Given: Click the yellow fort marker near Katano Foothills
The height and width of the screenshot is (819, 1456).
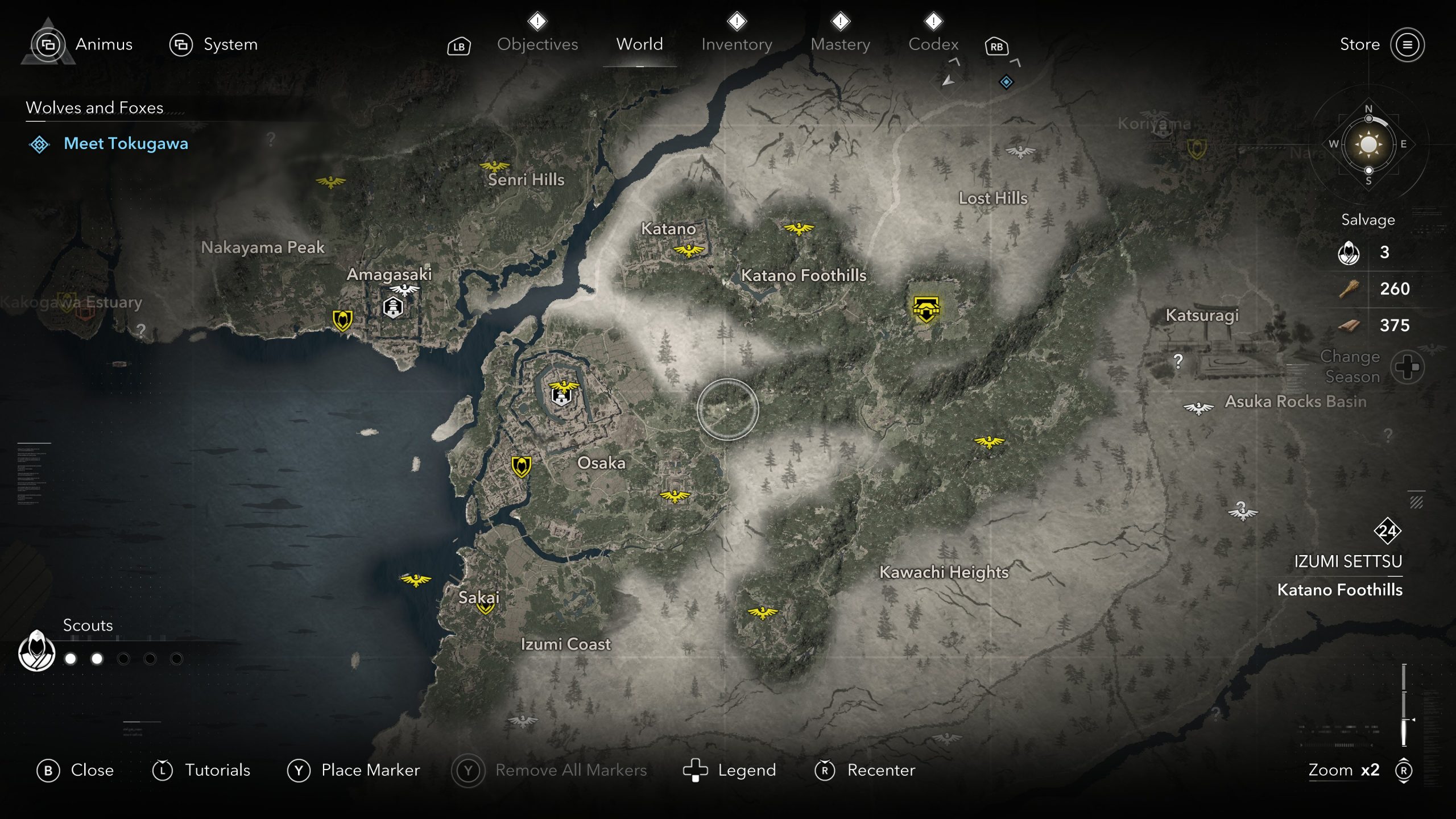Looking at the screenshot, I should 926,309.
